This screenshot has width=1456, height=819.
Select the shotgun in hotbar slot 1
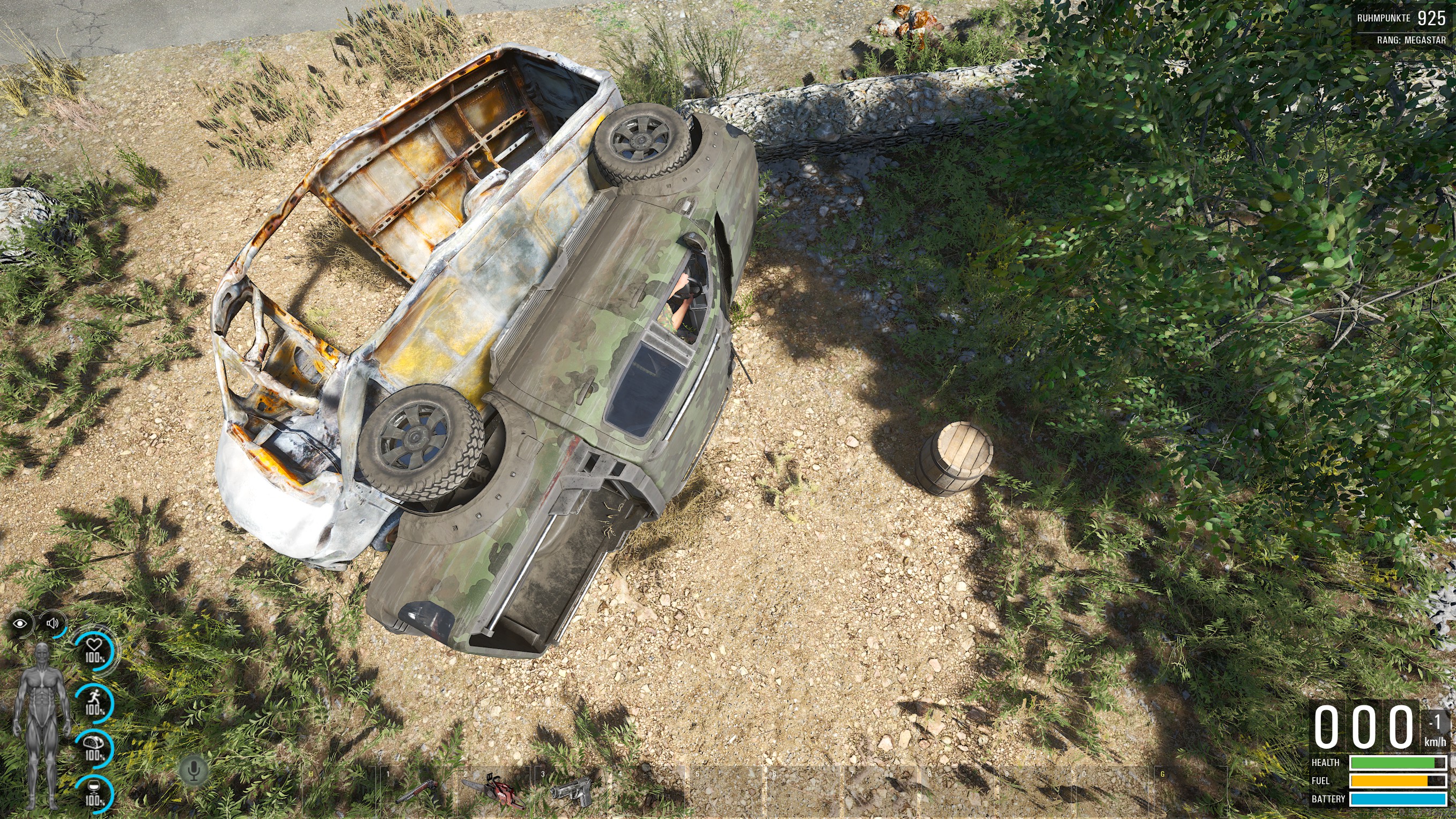point(417,791)
